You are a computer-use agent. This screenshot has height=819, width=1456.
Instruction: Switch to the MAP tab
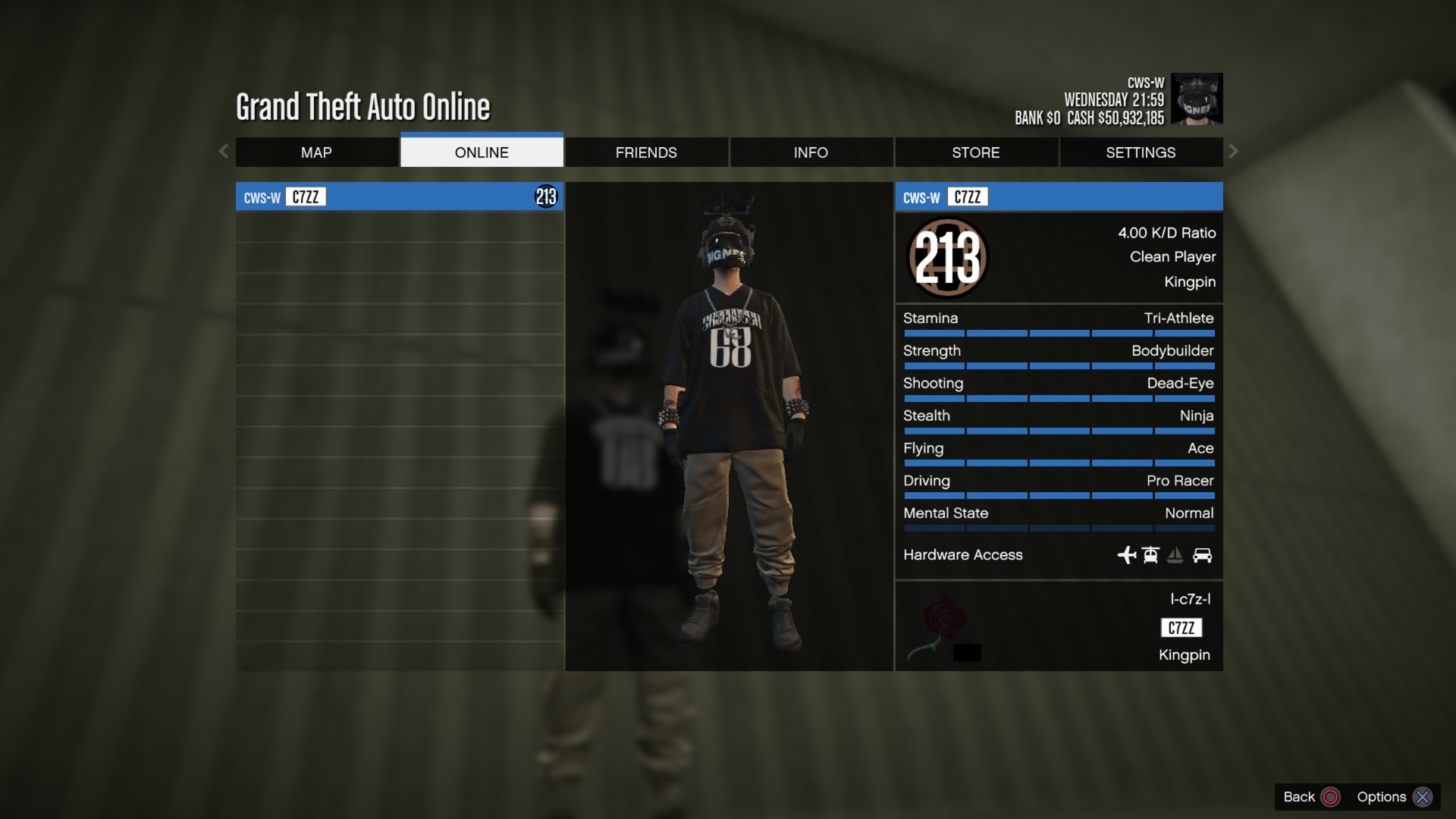316,152
